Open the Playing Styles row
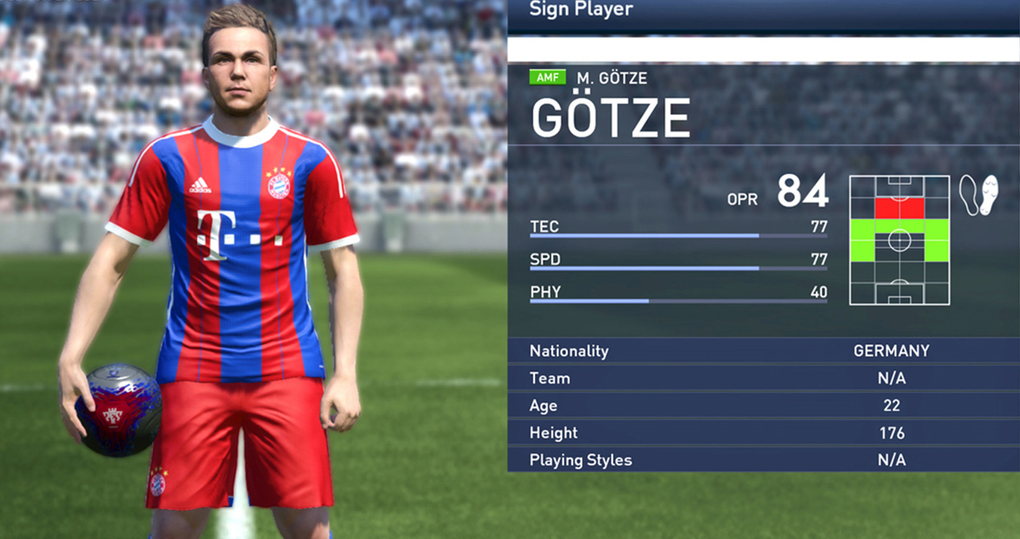The width and height of the screenshot is (1020, 539). click(763, 460)
